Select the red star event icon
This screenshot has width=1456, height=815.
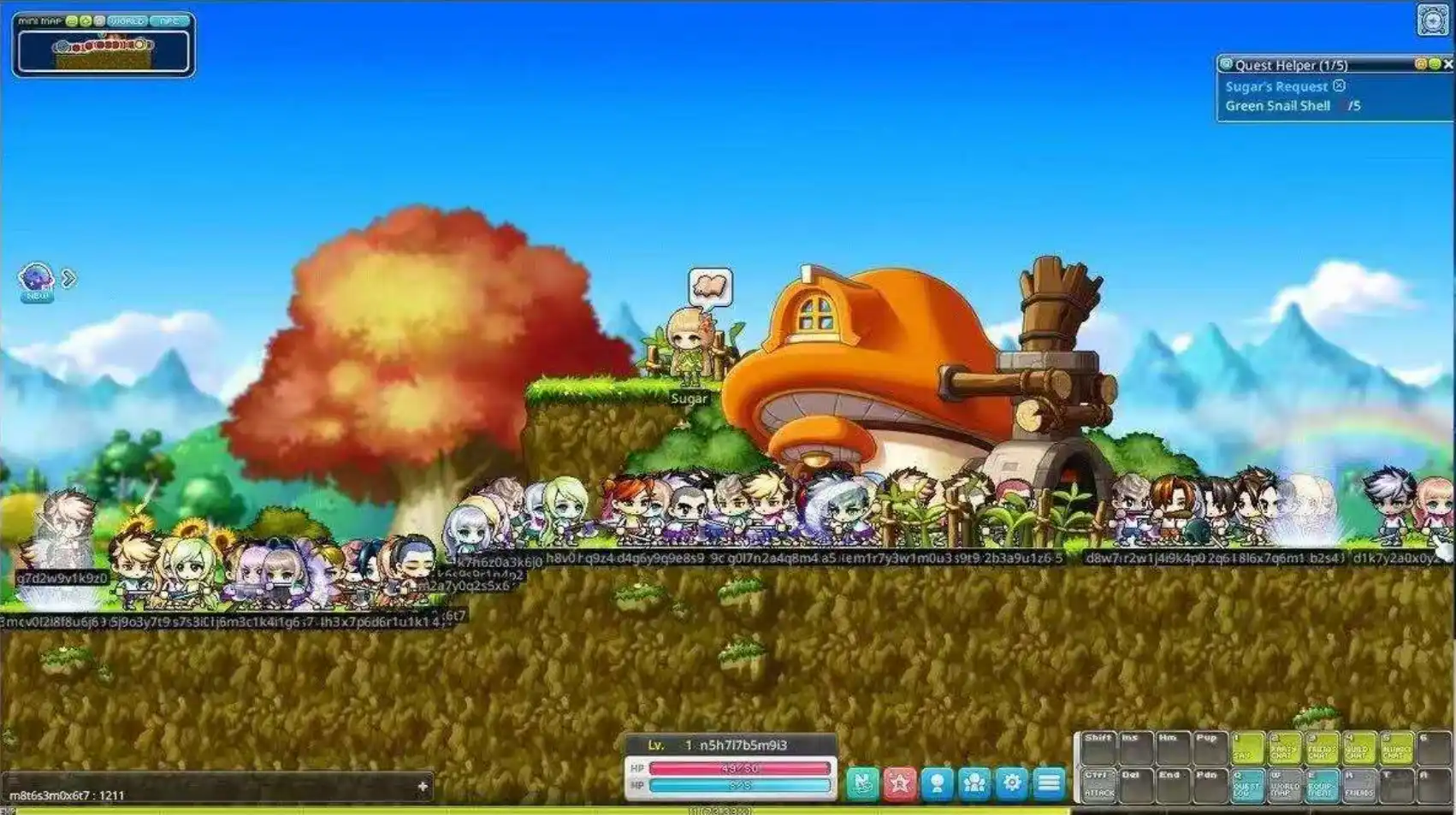[900, 782]
